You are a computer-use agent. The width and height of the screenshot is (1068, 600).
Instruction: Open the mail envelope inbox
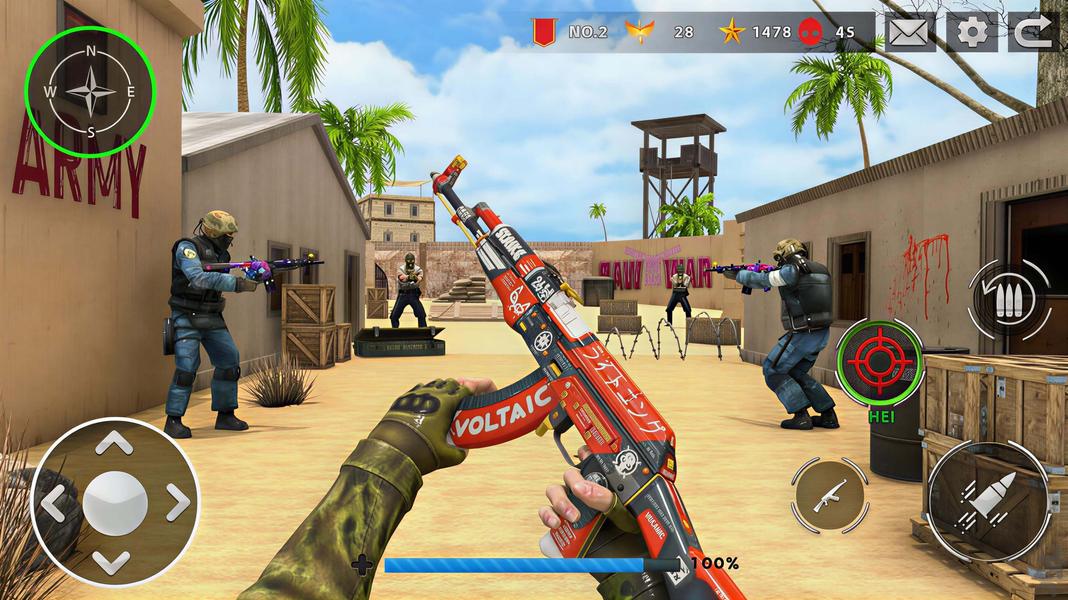tap(910, 32)
